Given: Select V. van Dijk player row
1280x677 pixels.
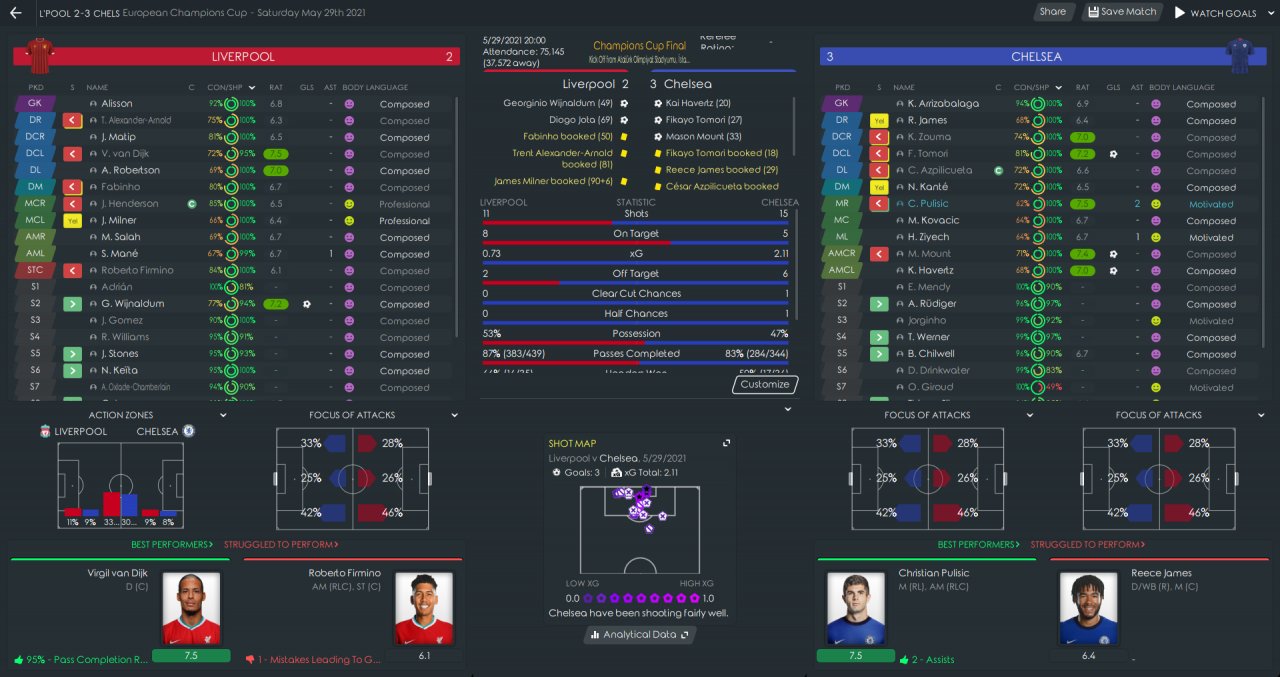Looking at the screenshot, I should 125,154.
